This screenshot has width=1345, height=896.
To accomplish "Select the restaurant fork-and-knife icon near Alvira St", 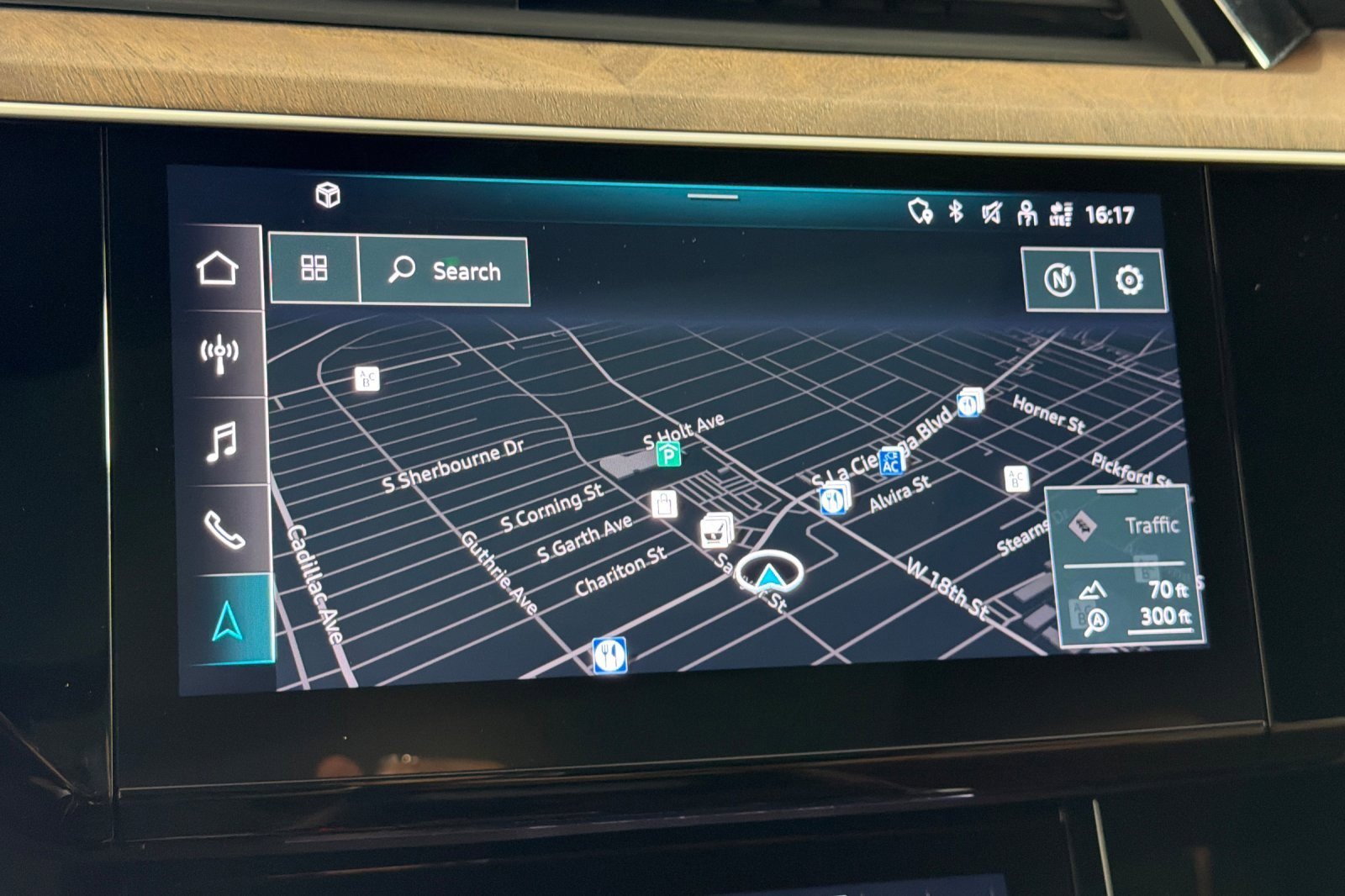I will pos(831,501).
